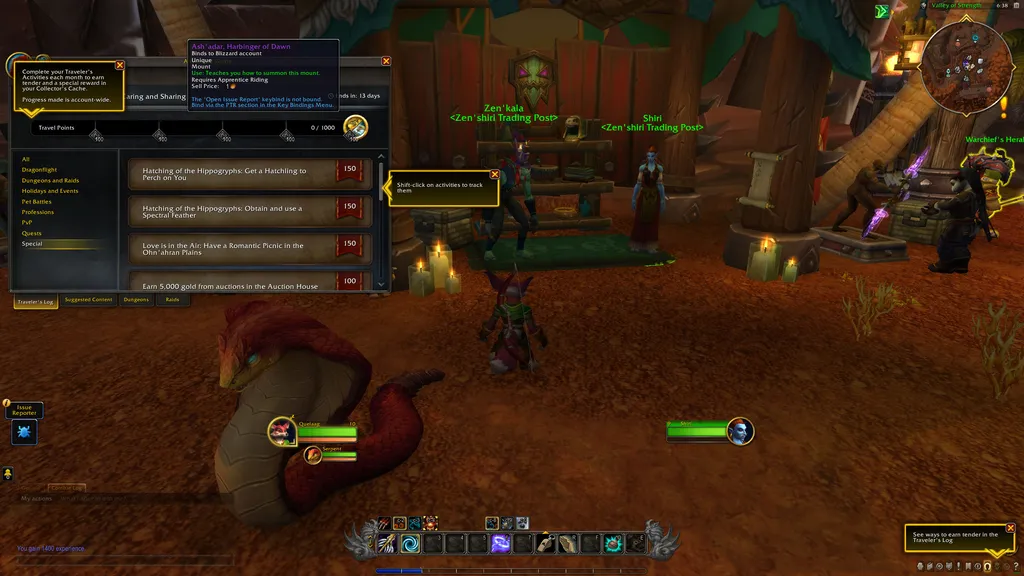Open the Issue Reporter bug icon
The height and width of the screenshot is (576, 1024).
[x=24, y=432]
